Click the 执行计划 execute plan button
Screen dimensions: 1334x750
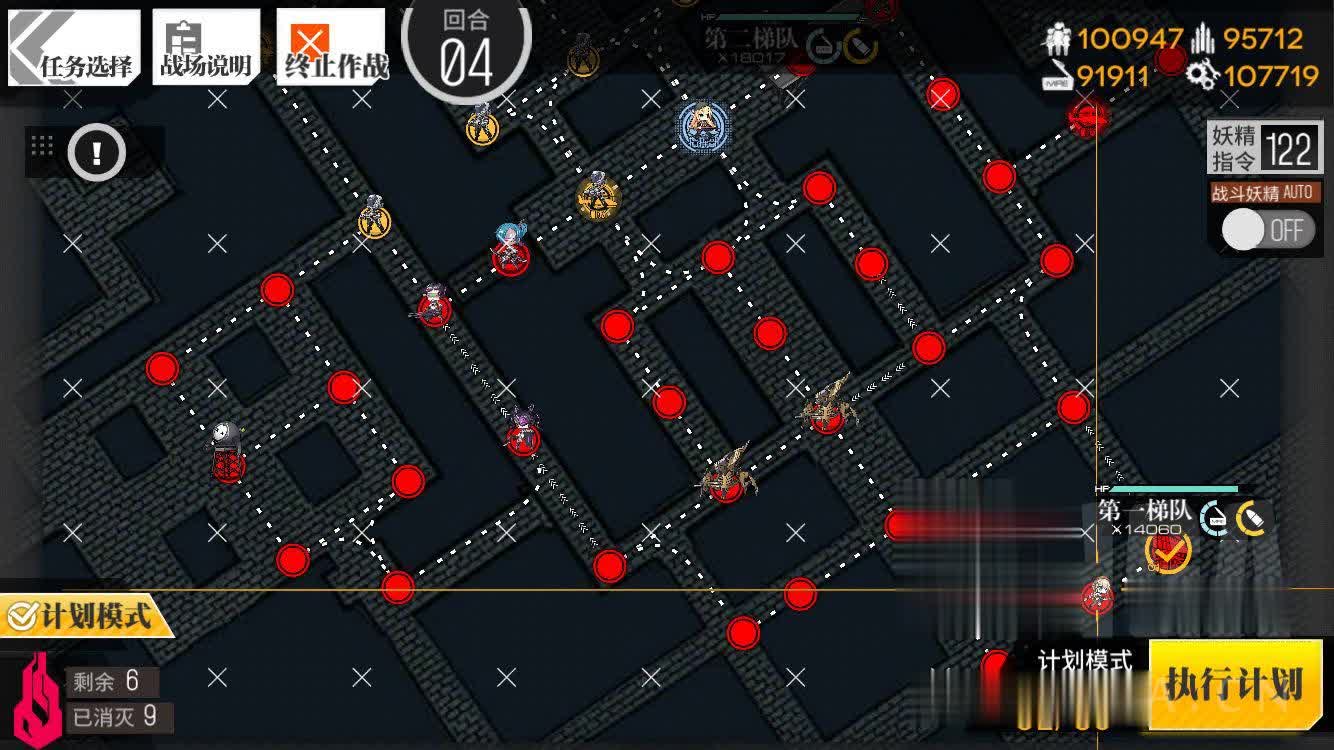tap(1234, 685)
